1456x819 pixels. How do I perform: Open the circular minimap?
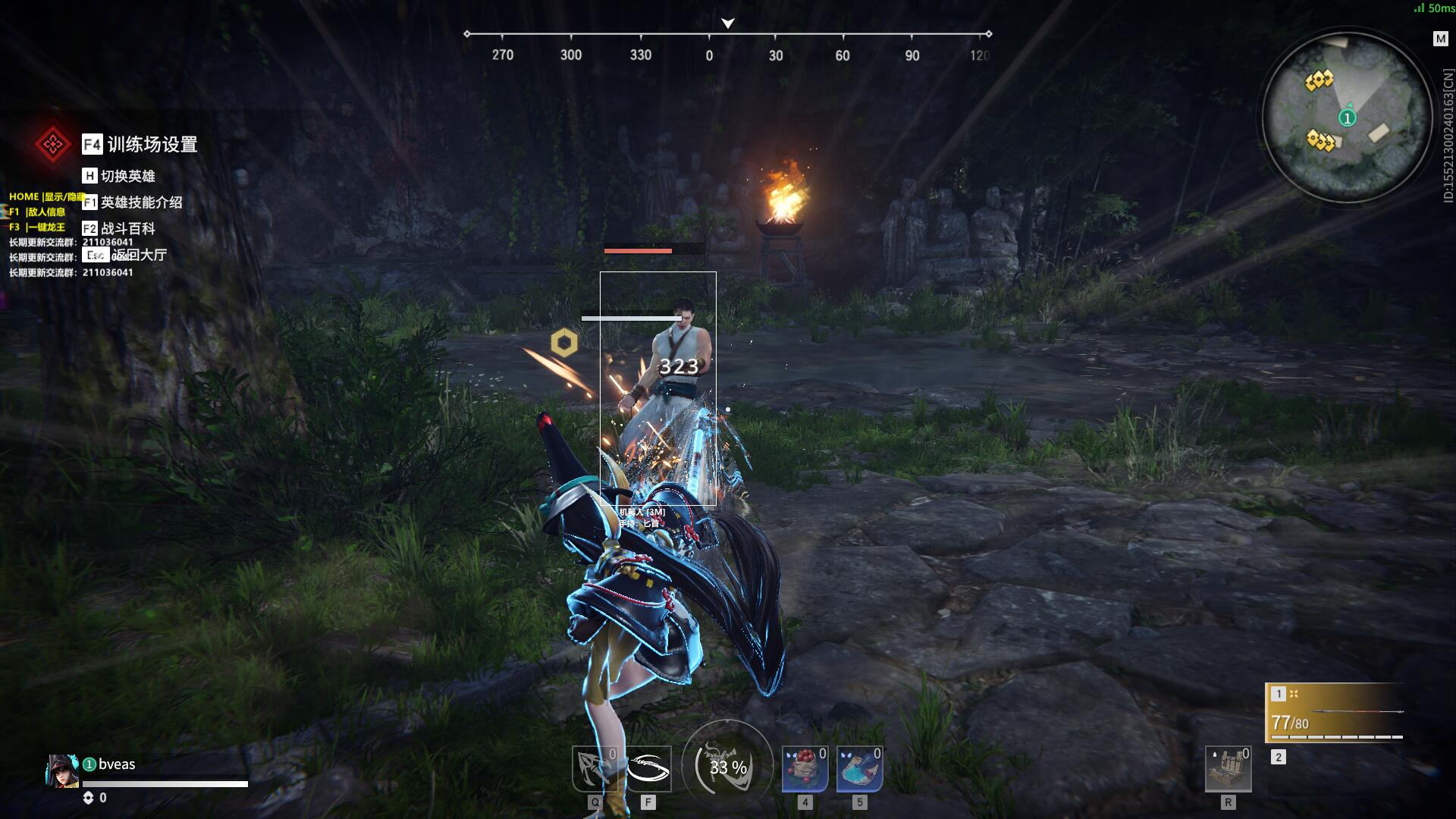(1346, 117)
